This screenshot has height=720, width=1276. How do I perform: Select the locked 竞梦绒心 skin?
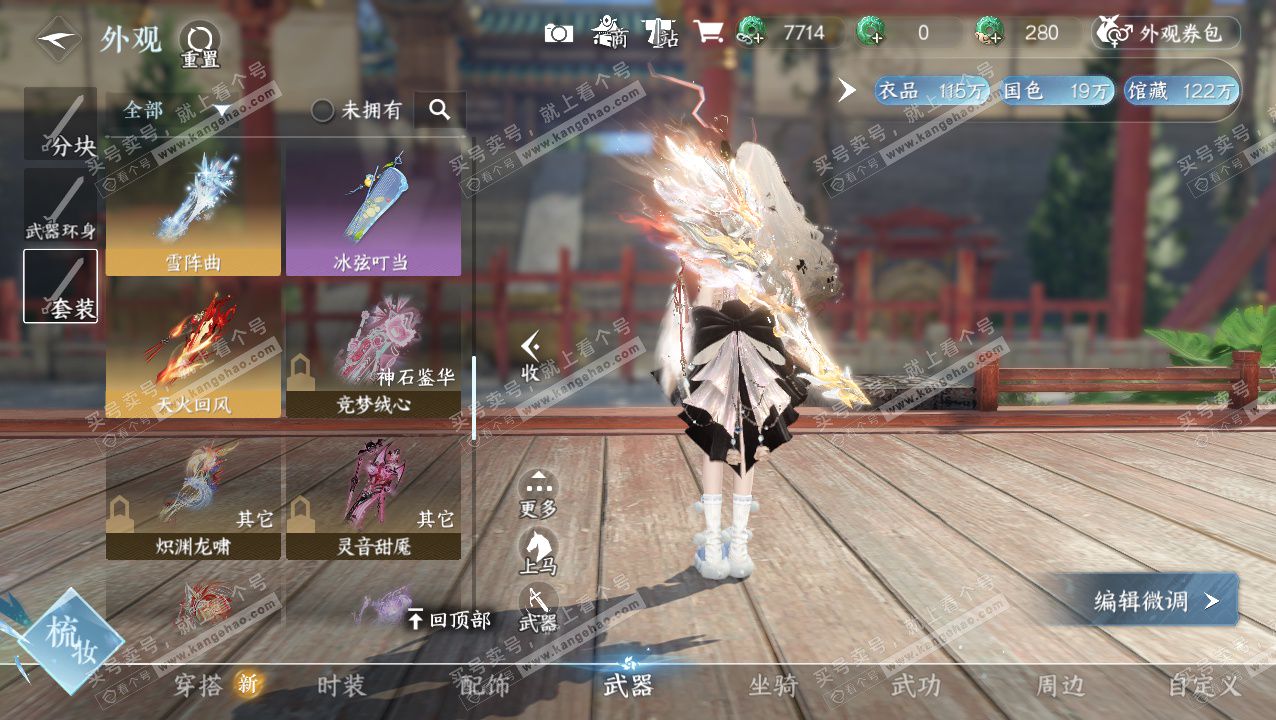point(373,353)
